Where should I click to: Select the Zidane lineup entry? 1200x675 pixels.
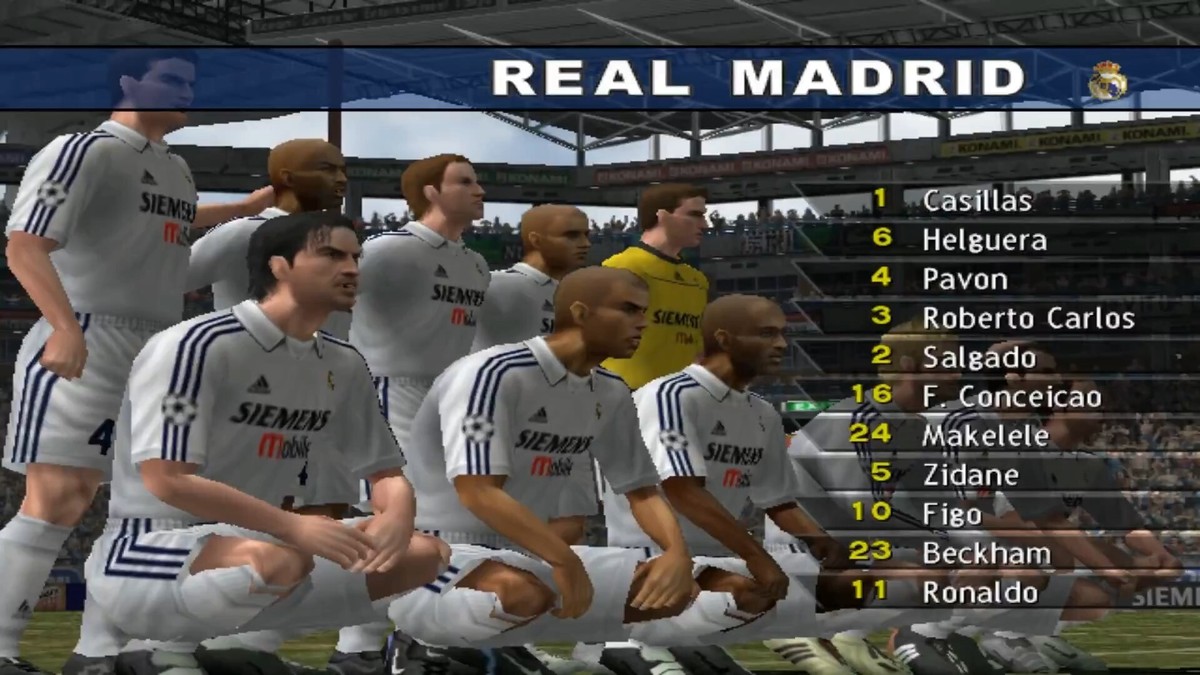coord(970,475)
